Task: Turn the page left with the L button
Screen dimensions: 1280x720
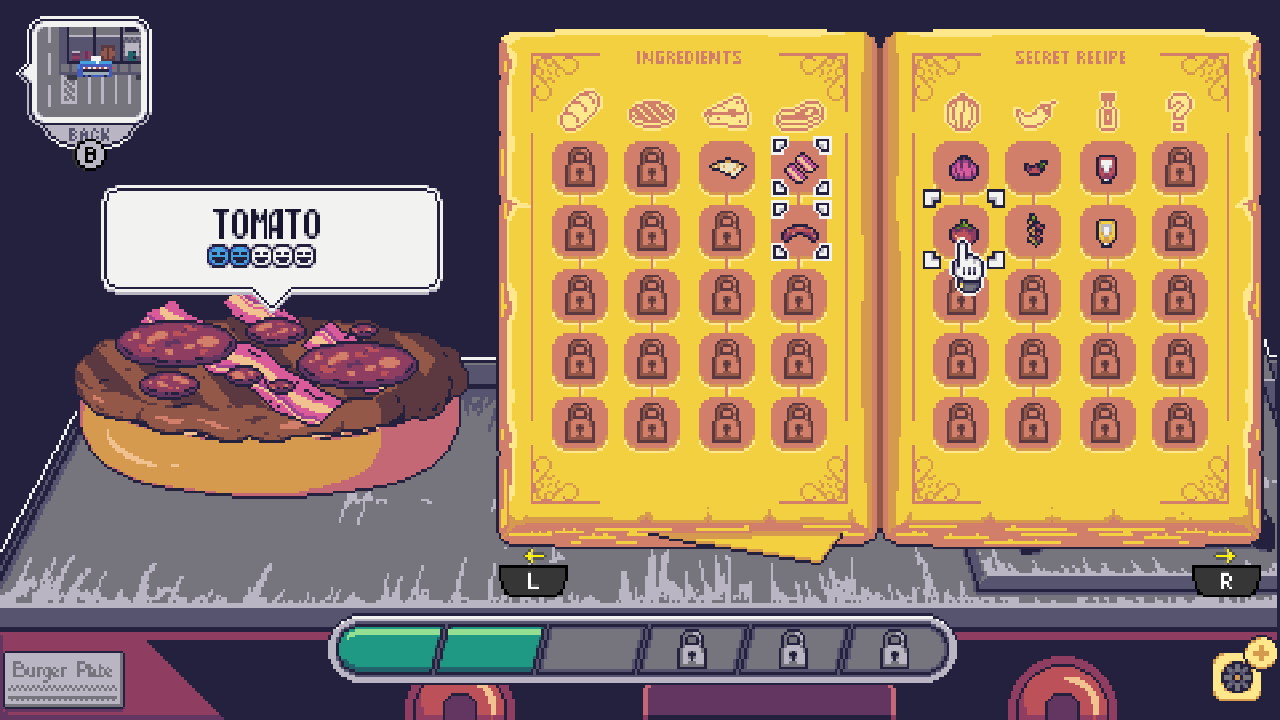Action: click(x=533, y=578)
